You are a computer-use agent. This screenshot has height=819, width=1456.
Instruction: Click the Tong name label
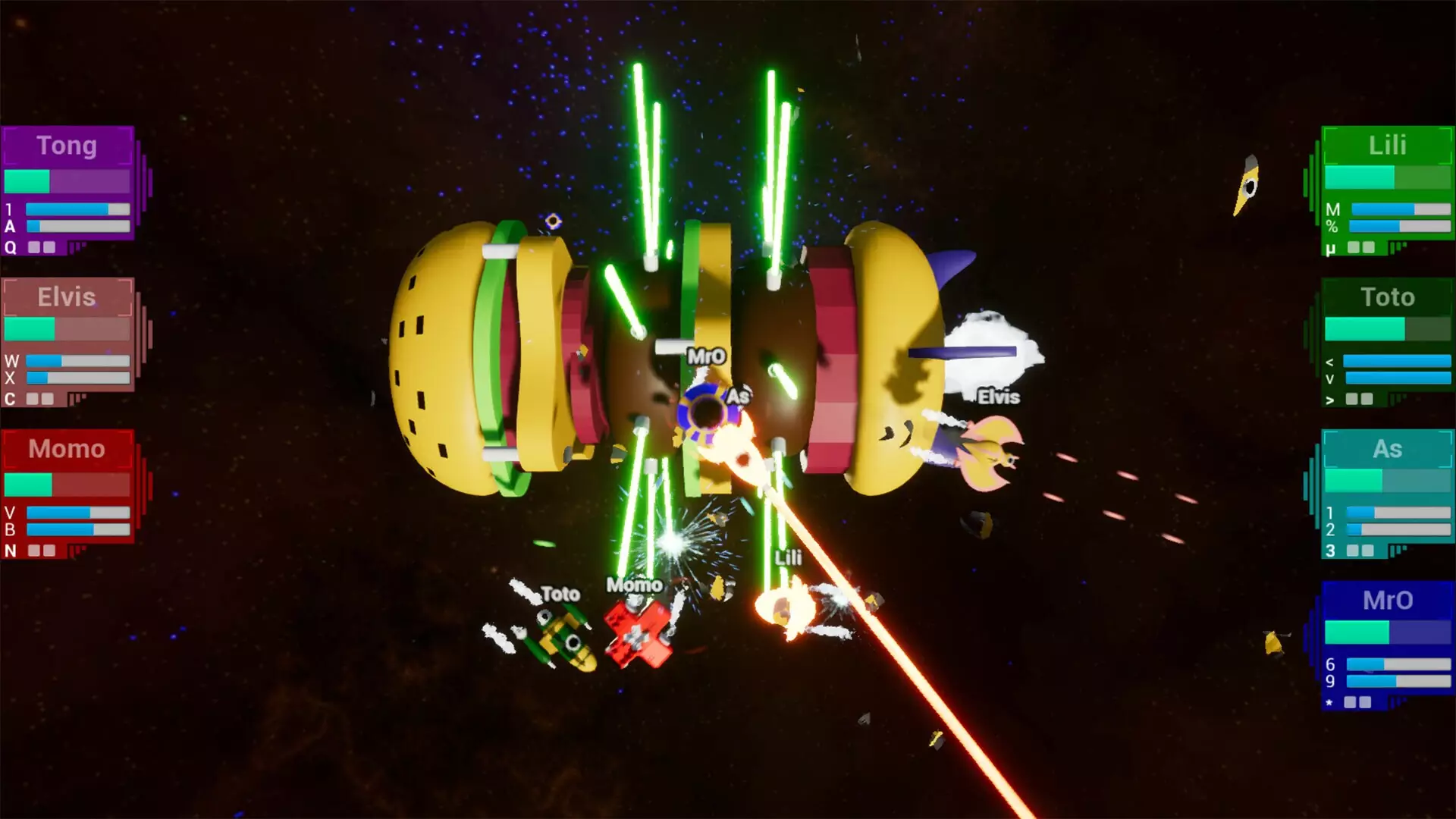(67, 146)
